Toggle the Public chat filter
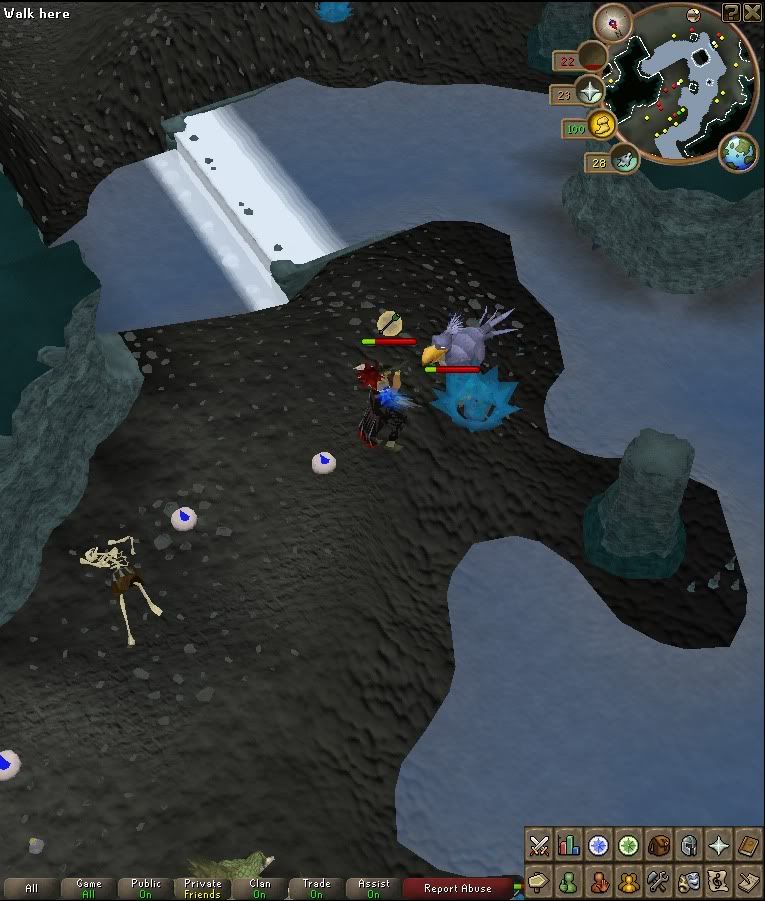 [146, 888]
